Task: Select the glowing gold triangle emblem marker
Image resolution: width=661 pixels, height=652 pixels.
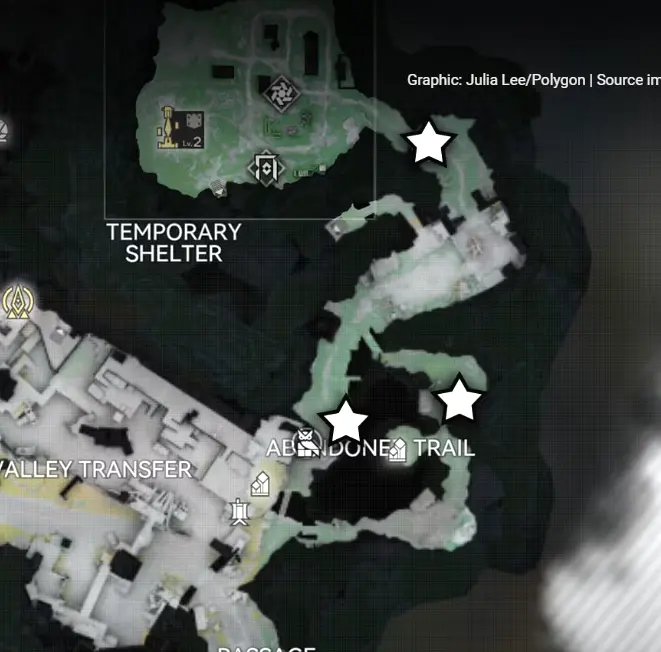Action: 16,300
